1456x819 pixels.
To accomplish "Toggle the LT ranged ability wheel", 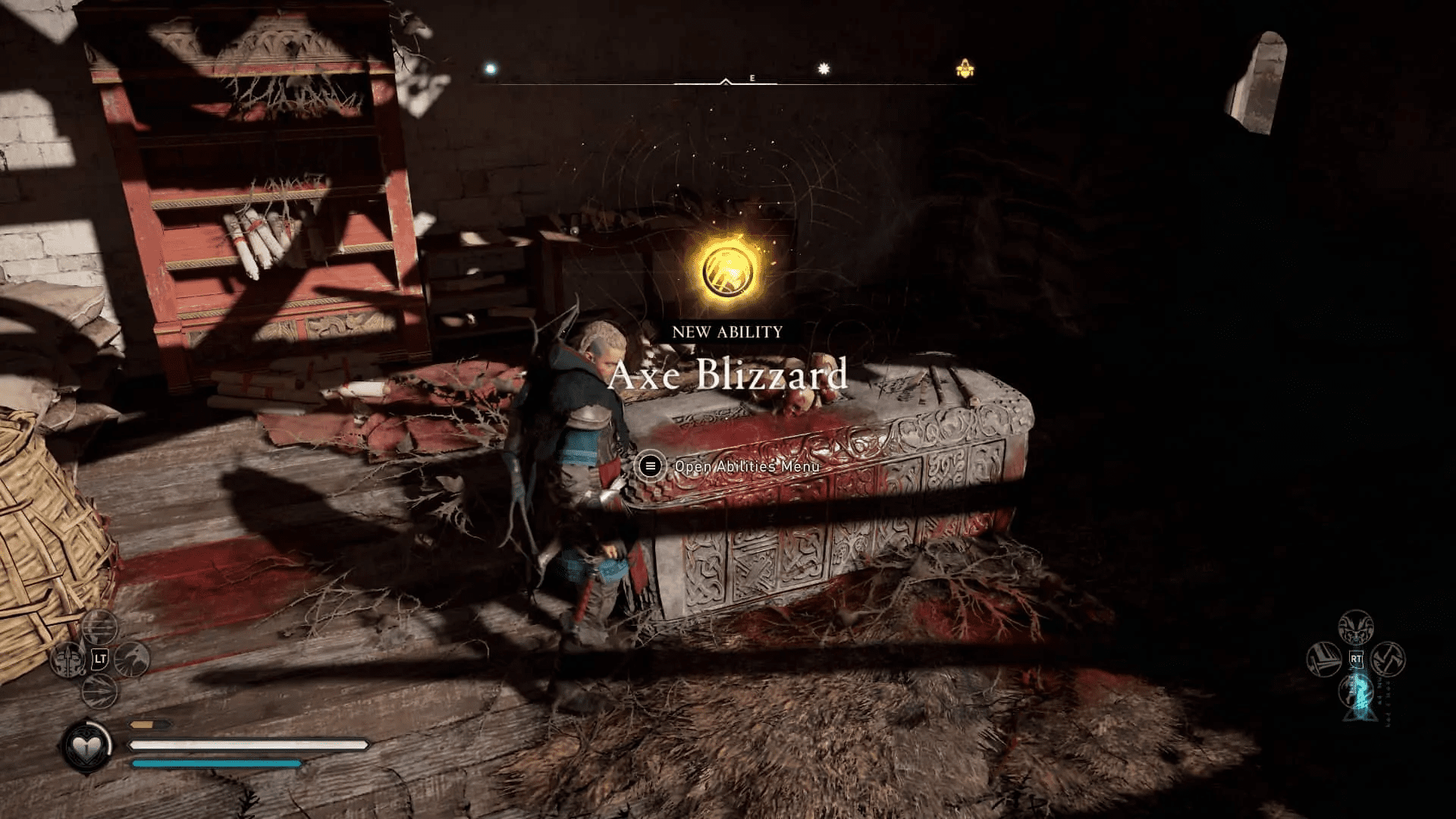I will [99, 658].
